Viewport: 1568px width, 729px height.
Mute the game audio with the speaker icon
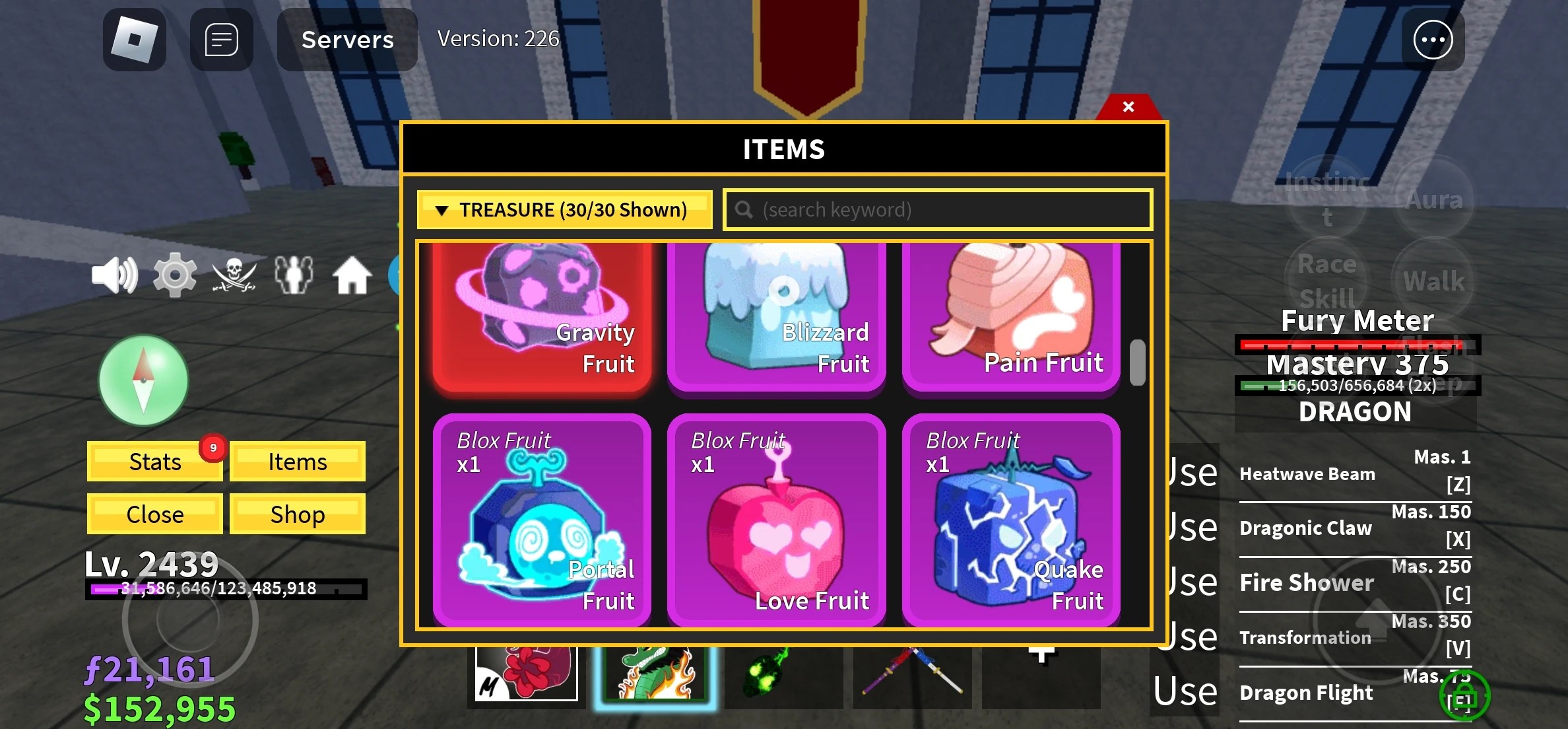click(x=115, y=275)
